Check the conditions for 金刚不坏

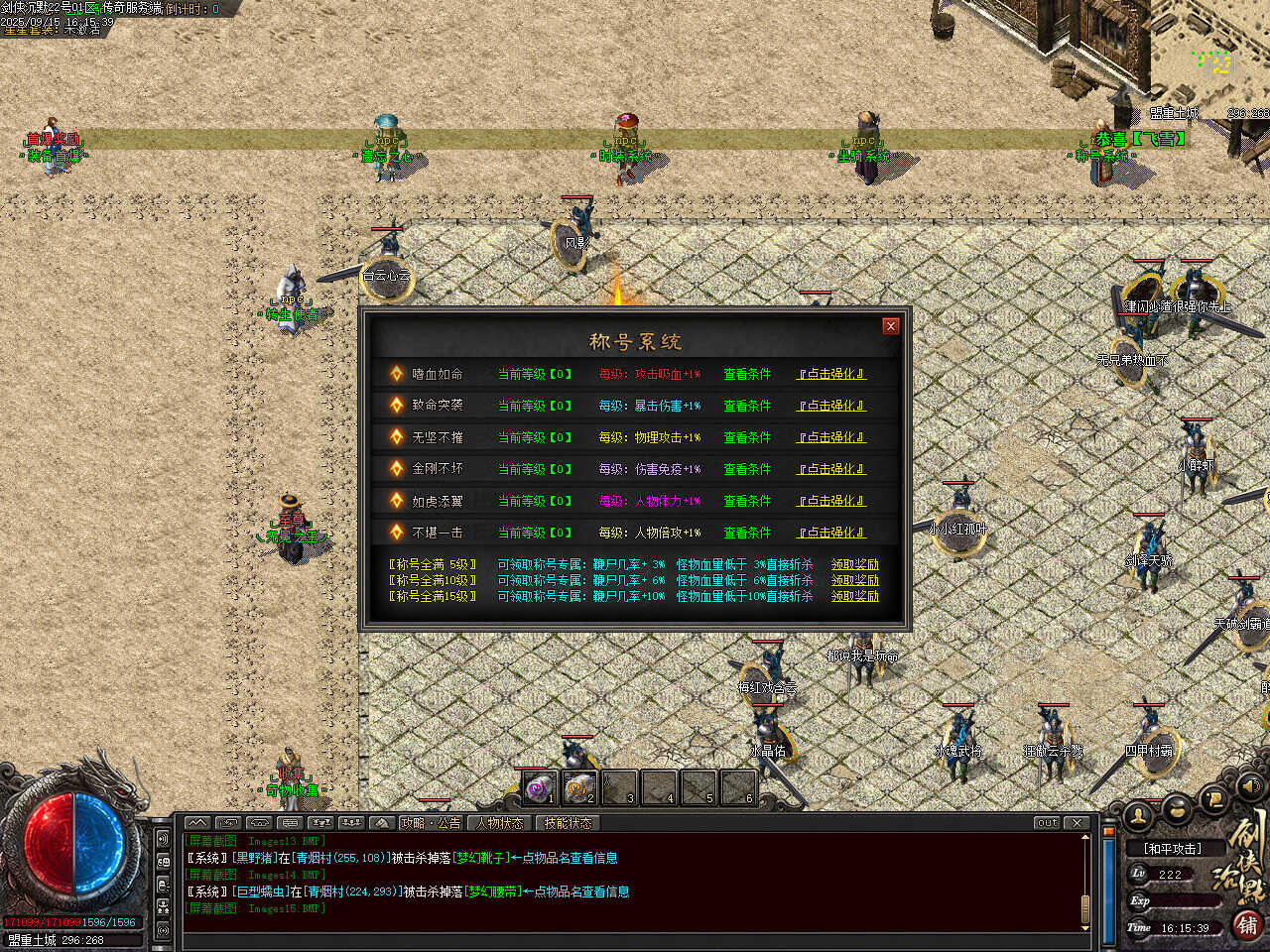pos(746,469)
